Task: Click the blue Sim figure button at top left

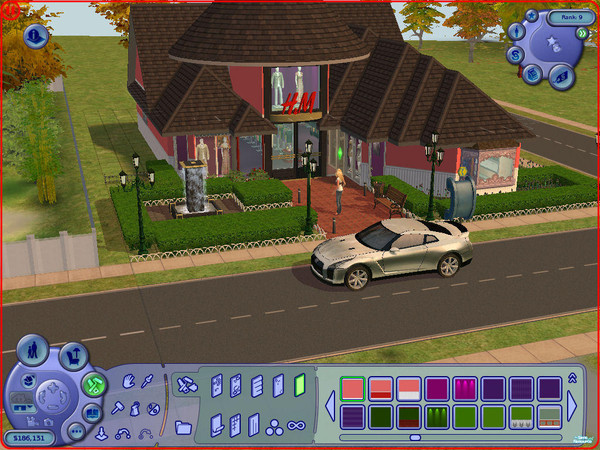Action: [36, 37]
